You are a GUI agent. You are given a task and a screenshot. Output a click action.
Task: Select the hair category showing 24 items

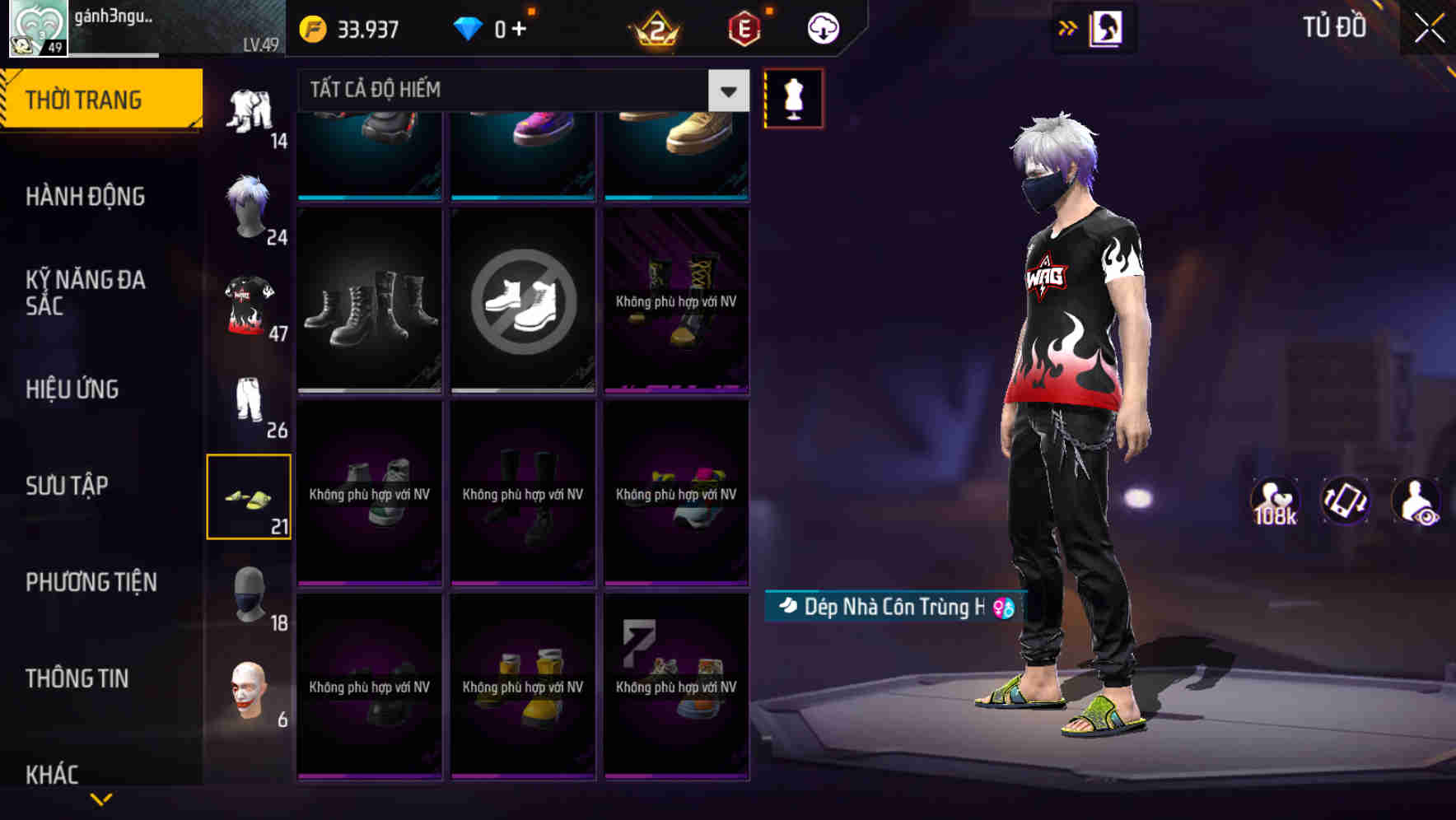250,208
